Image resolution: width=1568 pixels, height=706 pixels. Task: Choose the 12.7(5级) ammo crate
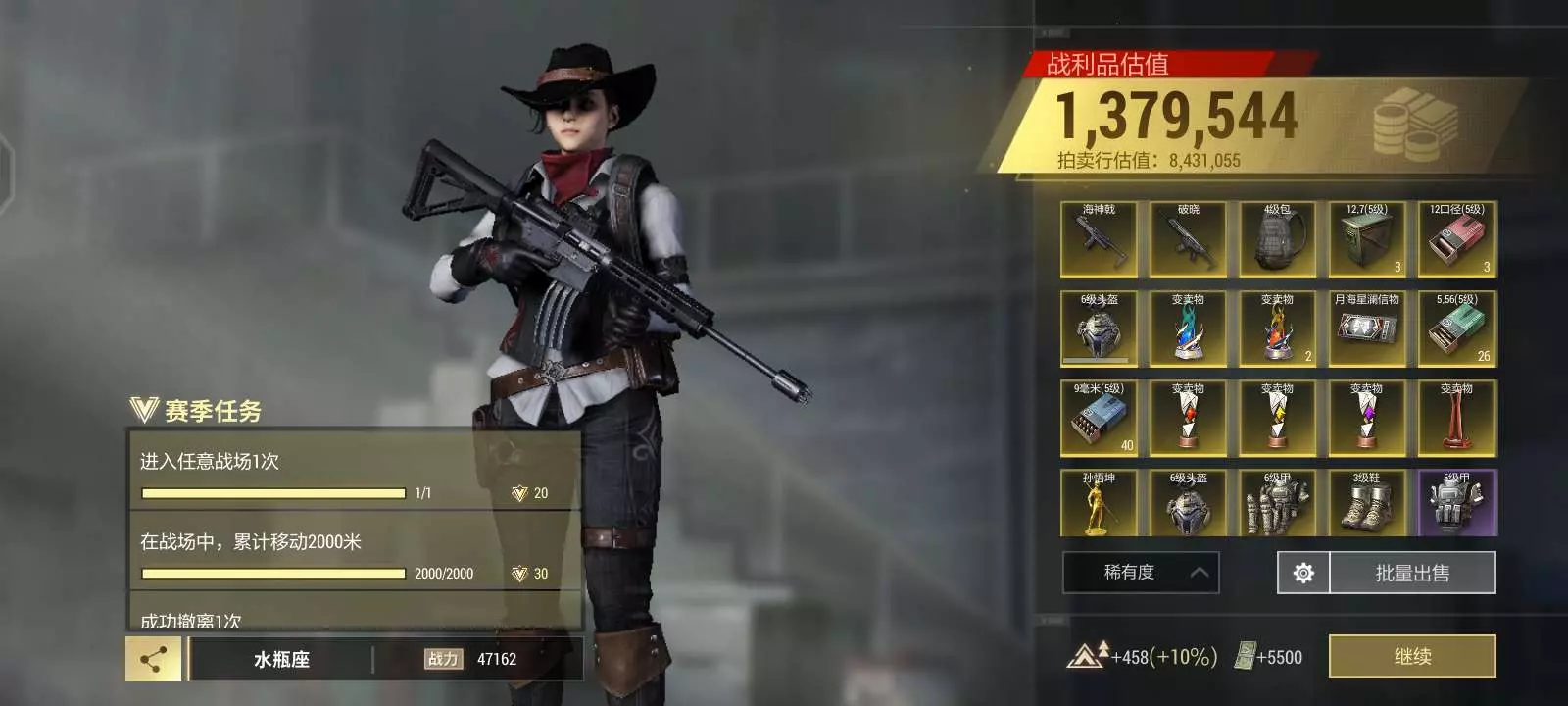click(1366, 239)
